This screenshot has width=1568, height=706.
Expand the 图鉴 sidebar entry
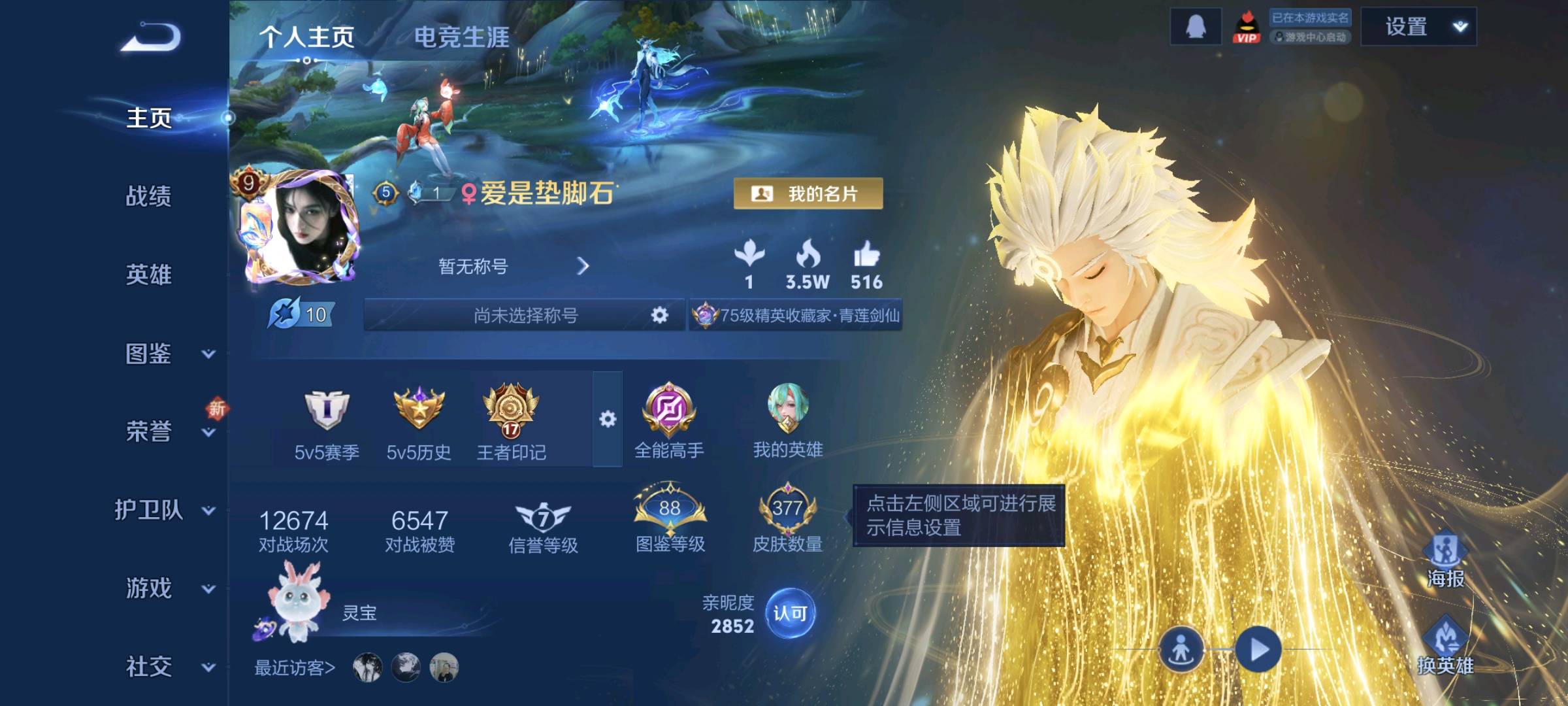tap(166, 354)
